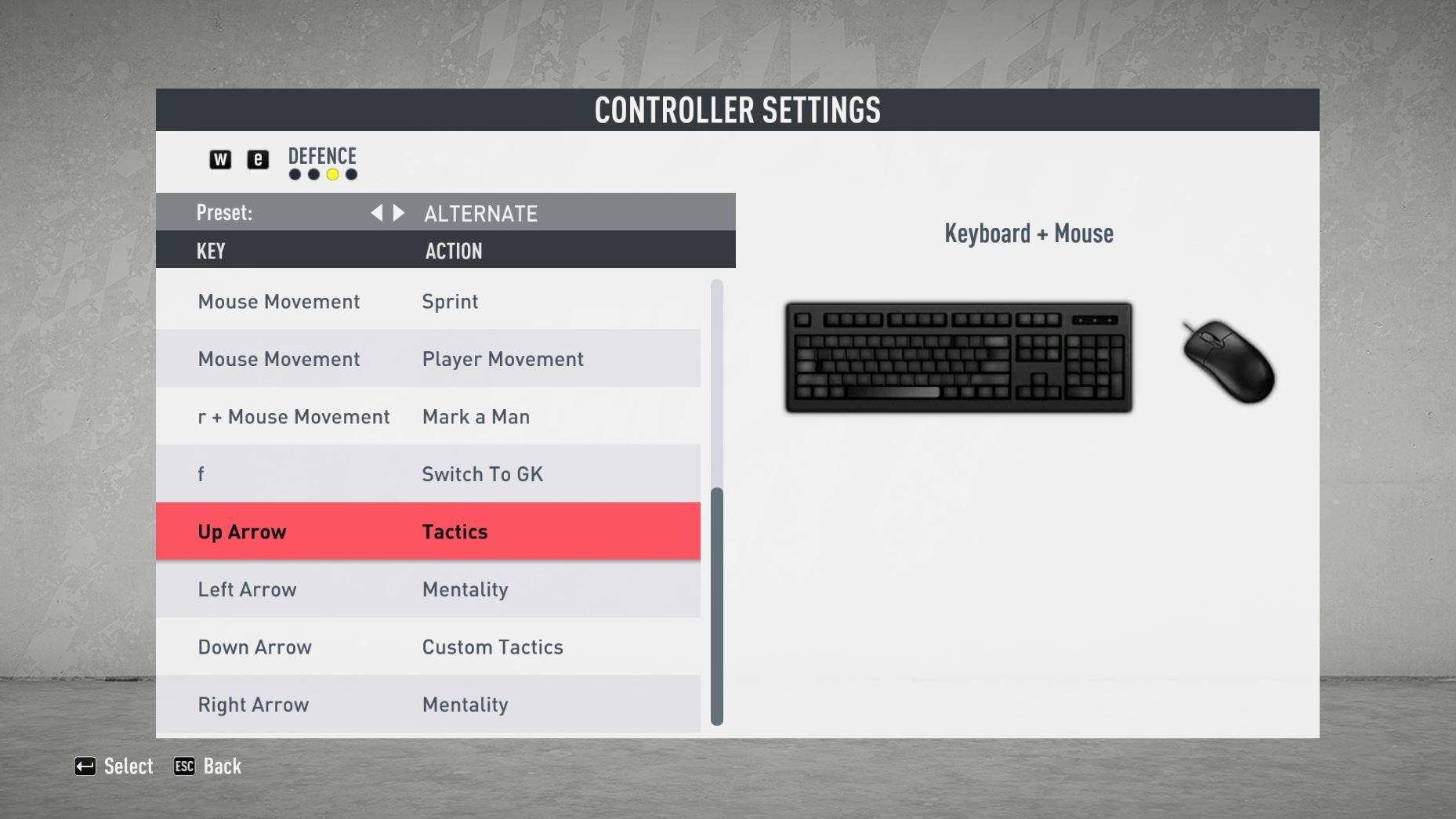Viewport: 1456px width, 819px height.
Task: Select the highlighted 'Tactics' Up Arrow binding
Action: pos(429,531)
